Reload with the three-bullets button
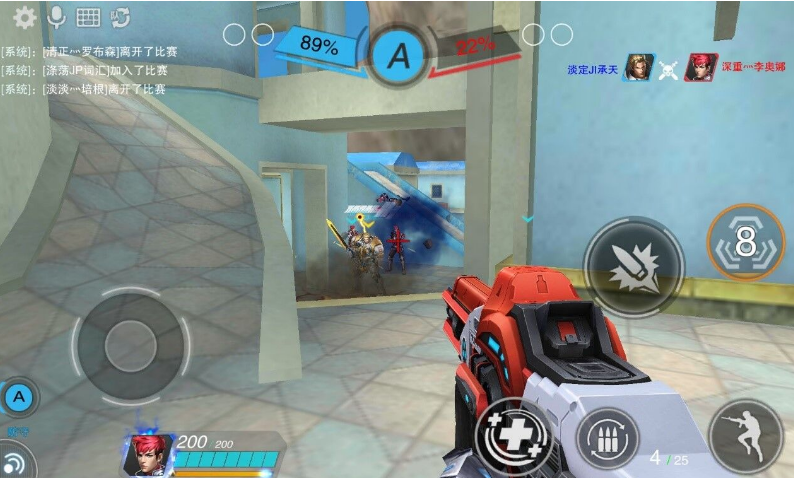 [x=607, y=439]
